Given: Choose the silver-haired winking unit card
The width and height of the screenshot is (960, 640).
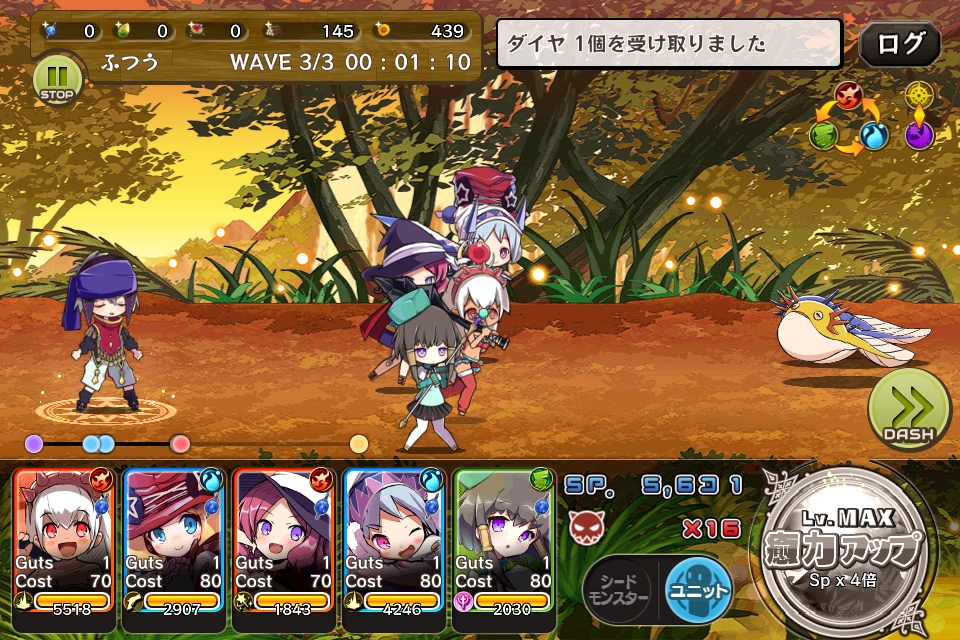Looking at the screenshot, I should coord(393,540).
